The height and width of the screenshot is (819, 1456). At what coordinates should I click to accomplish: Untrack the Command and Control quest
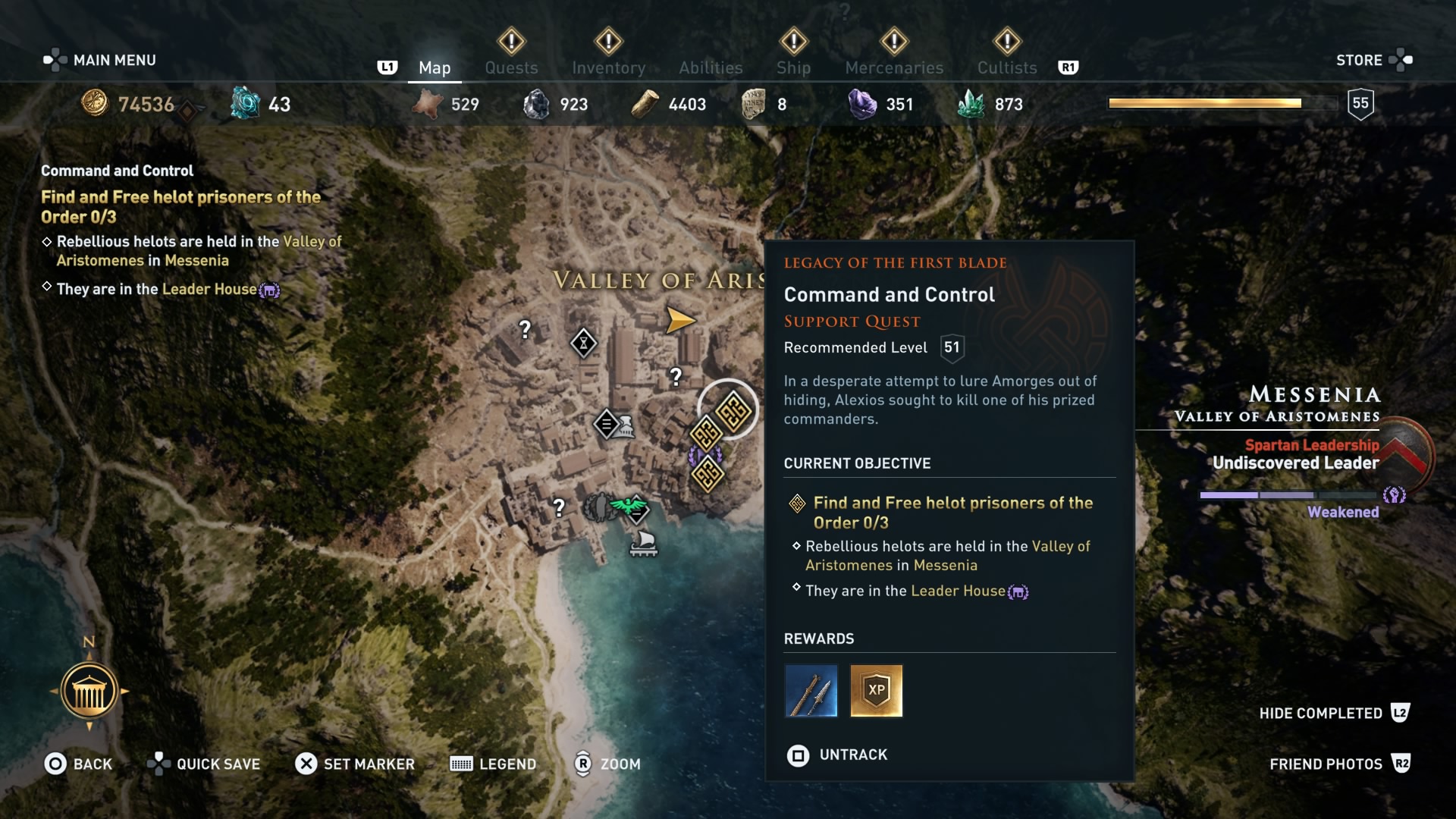point(837,755)
